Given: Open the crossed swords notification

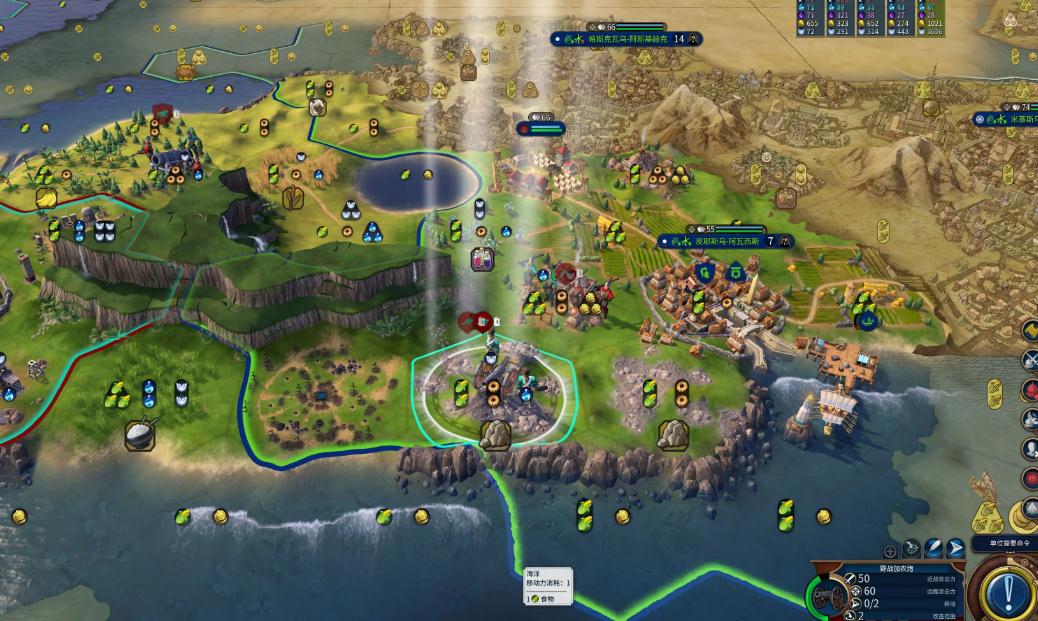Looking at the screenshot, I should (x=1030, y=358).
